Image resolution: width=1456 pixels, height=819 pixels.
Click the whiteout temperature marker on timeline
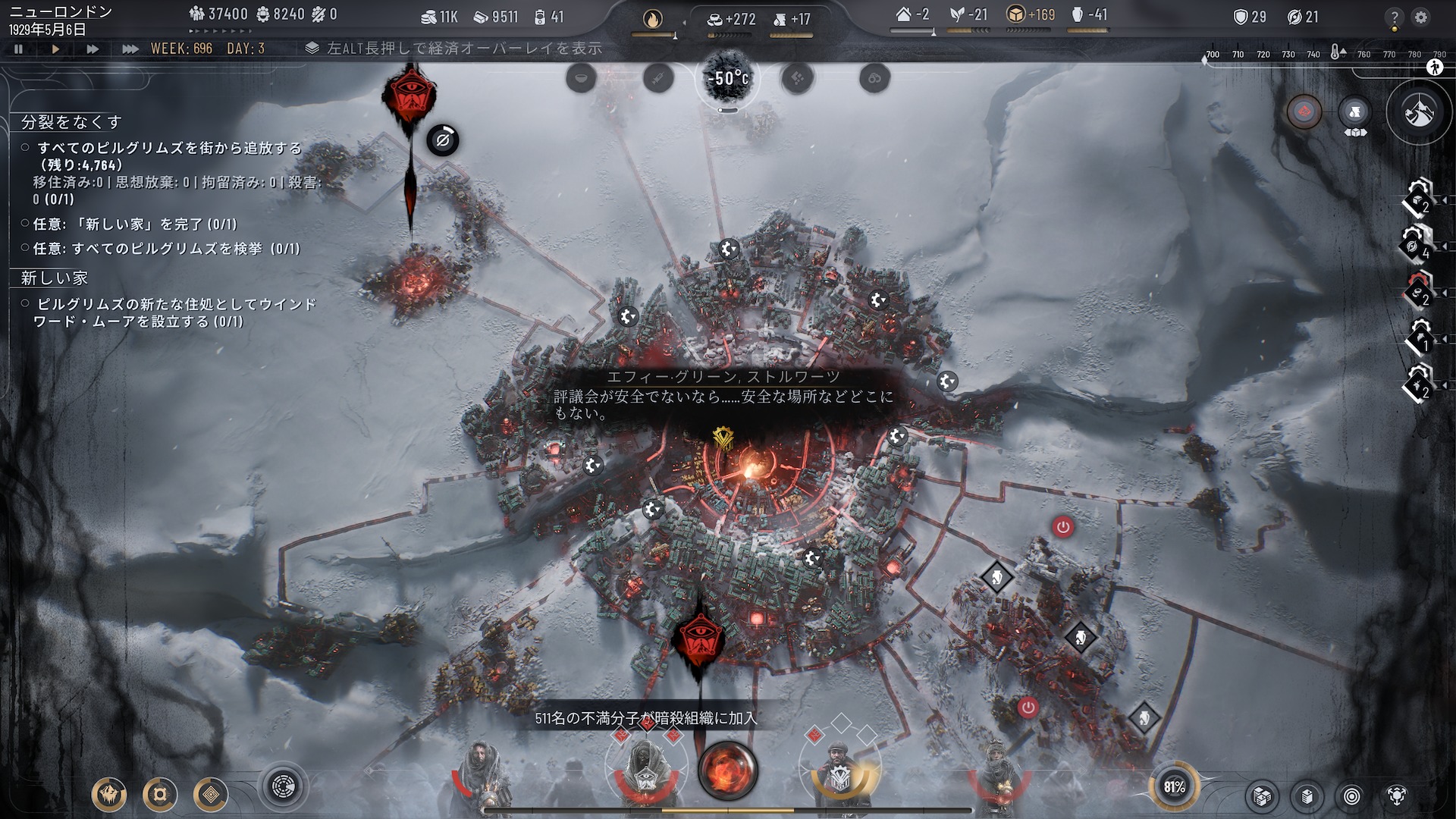point(1337,54)
